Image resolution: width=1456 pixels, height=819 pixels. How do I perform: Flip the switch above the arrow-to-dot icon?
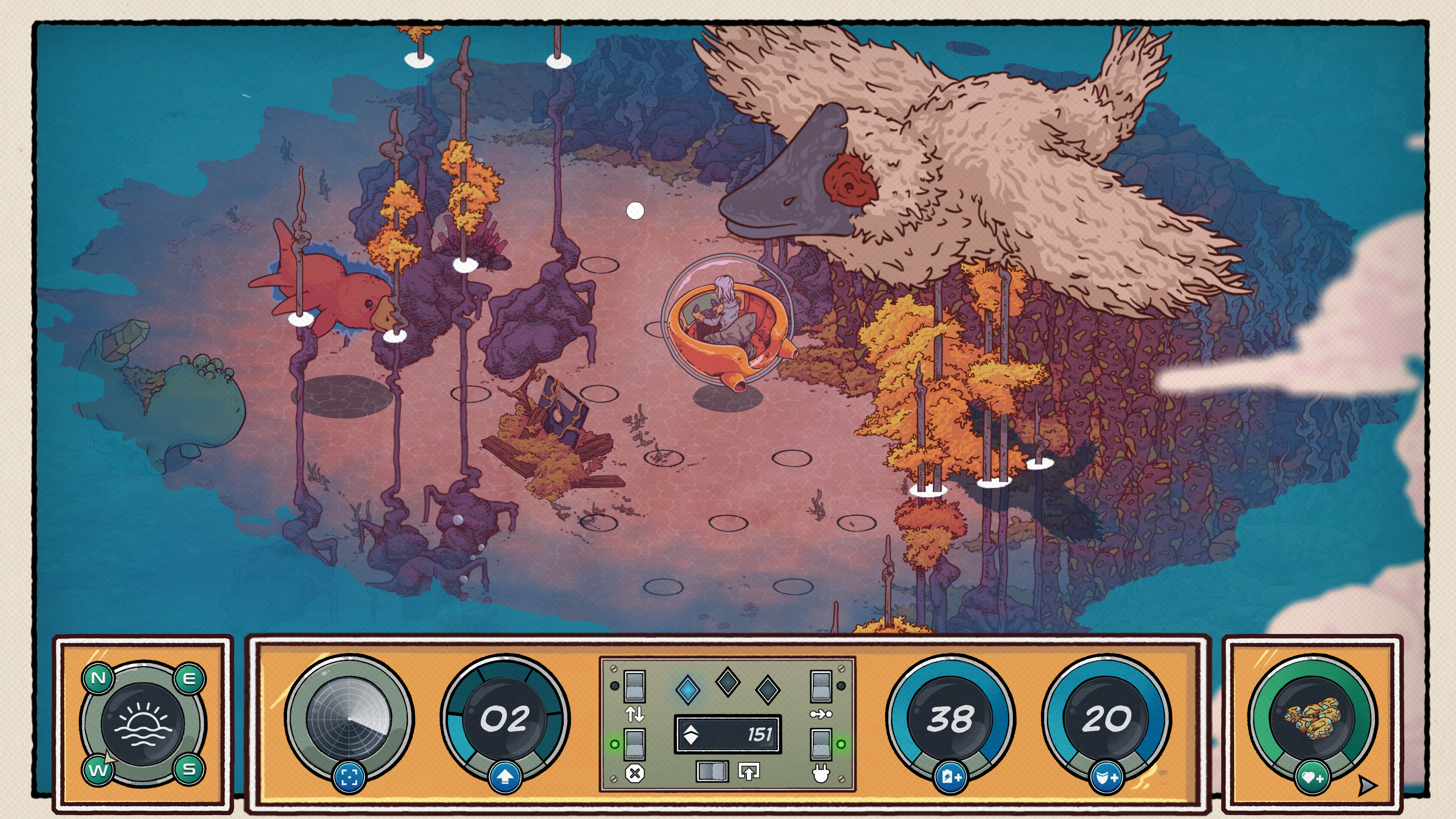(821, 686)
